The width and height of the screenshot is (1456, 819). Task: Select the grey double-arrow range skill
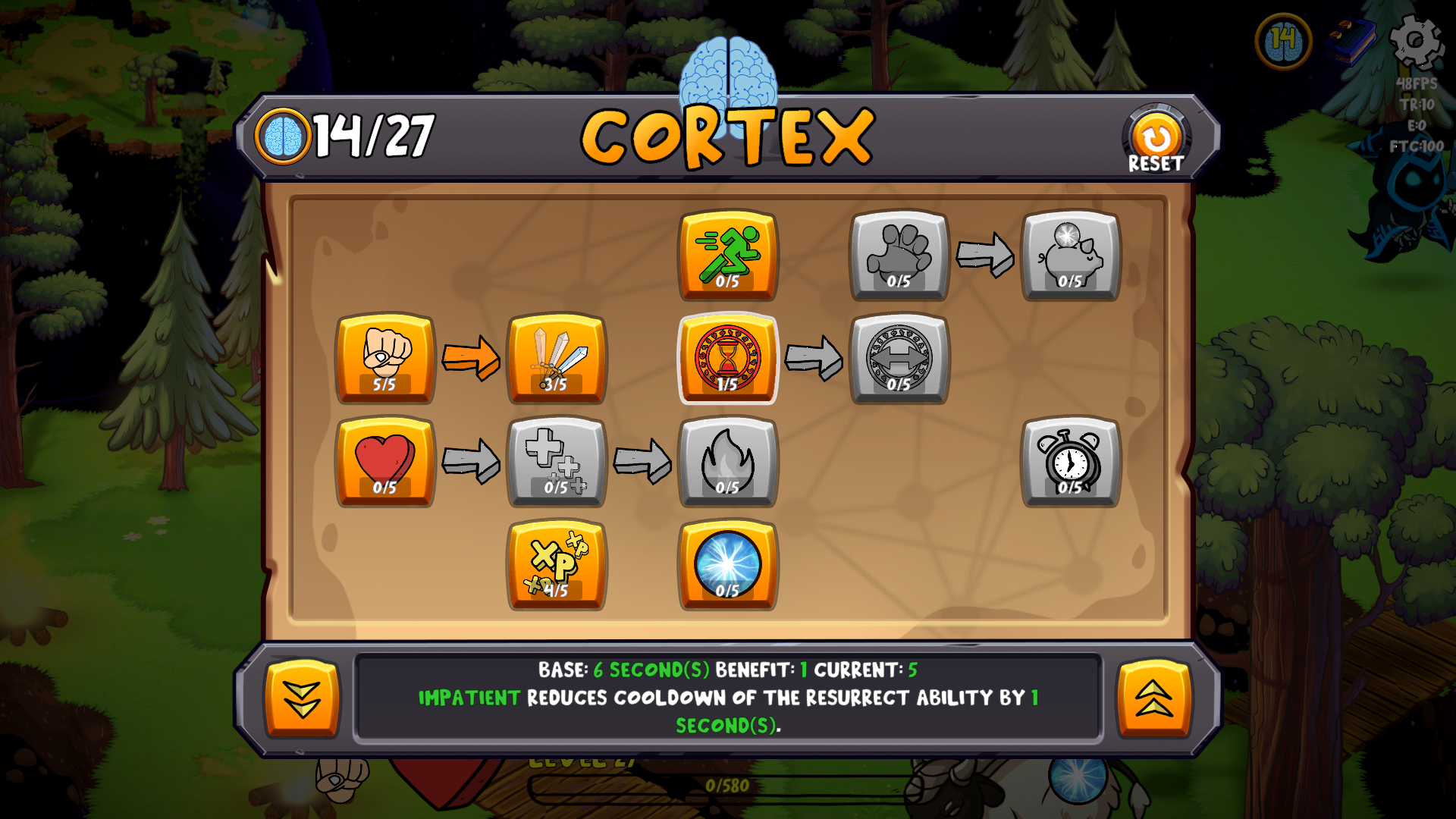[899, 357]
